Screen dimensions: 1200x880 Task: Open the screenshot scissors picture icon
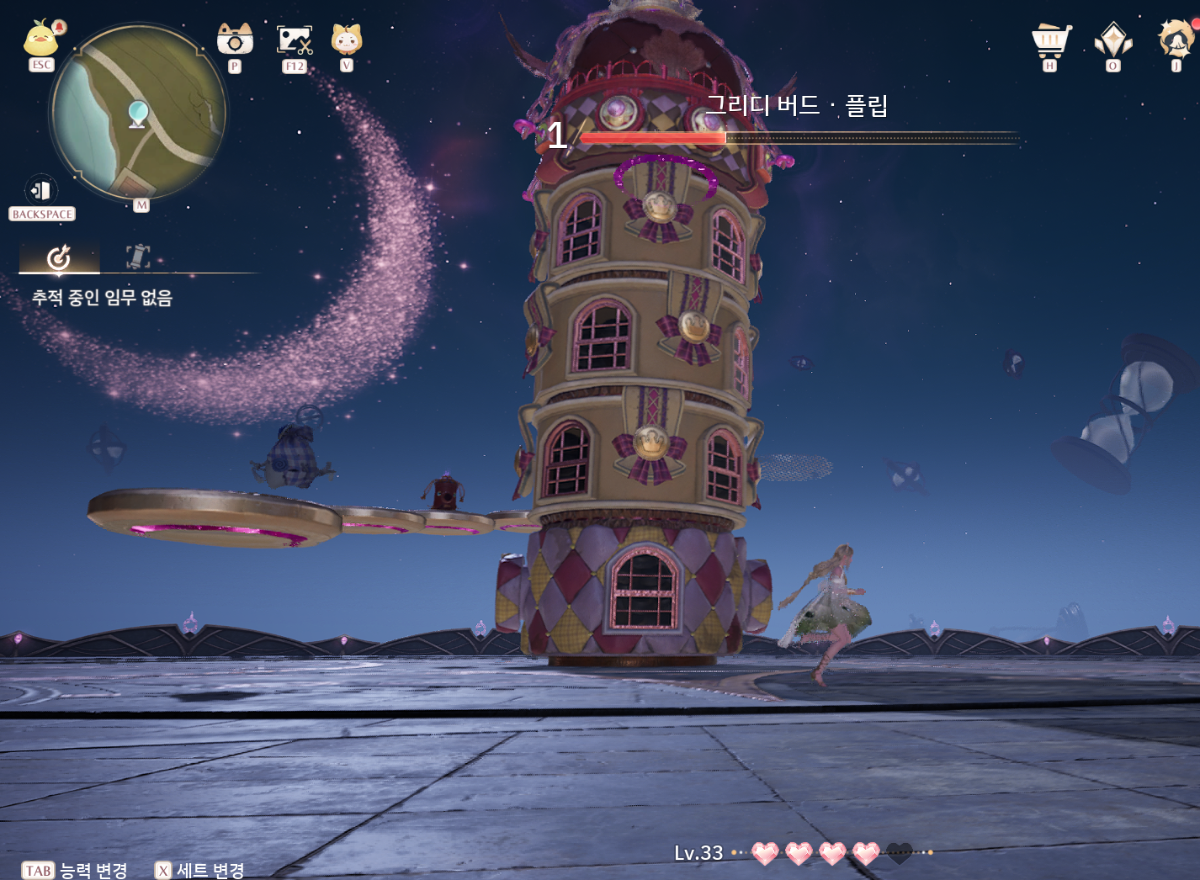click(294, 39)
